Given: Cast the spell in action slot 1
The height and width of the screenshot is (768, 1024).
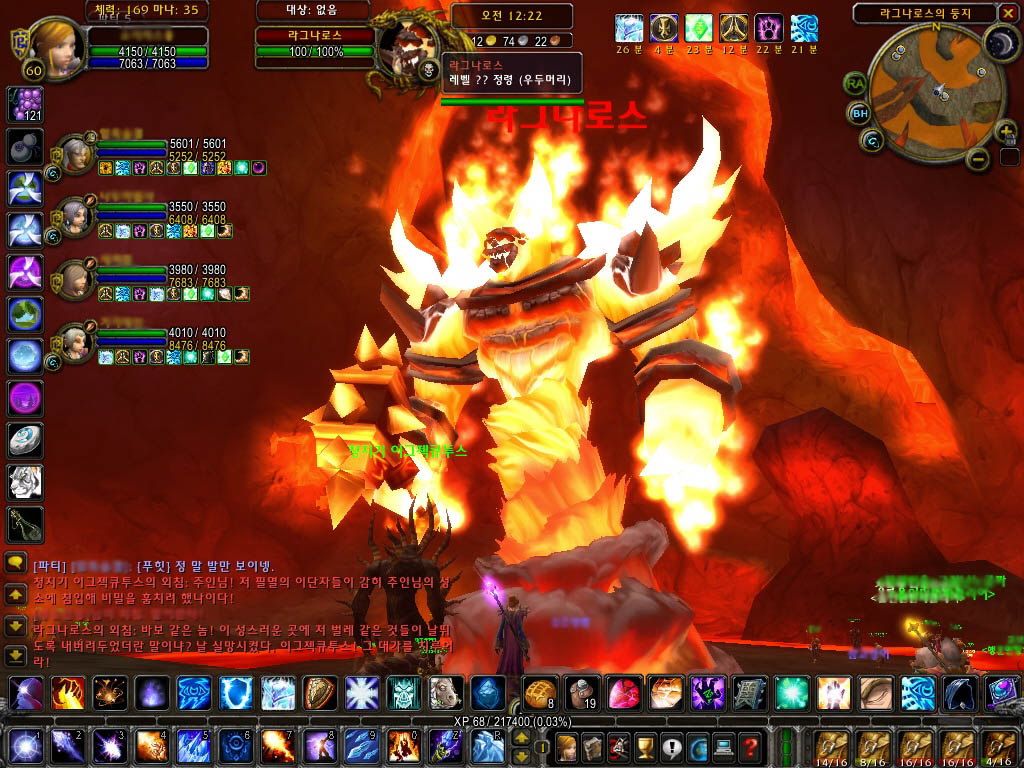Looking at the screenshot, I should tap(23, 746).
